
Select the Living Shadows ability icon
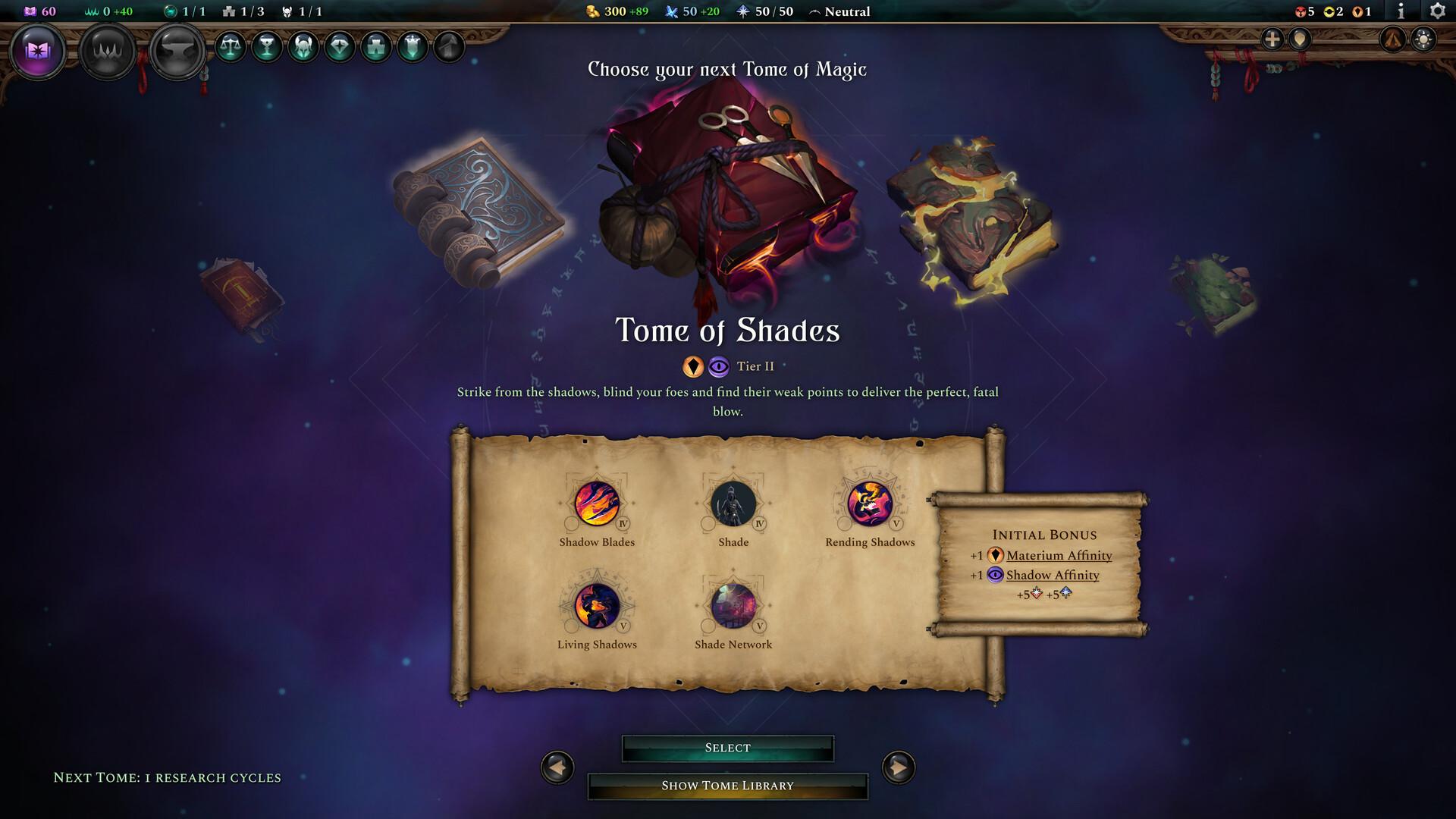tap(598, 605)
